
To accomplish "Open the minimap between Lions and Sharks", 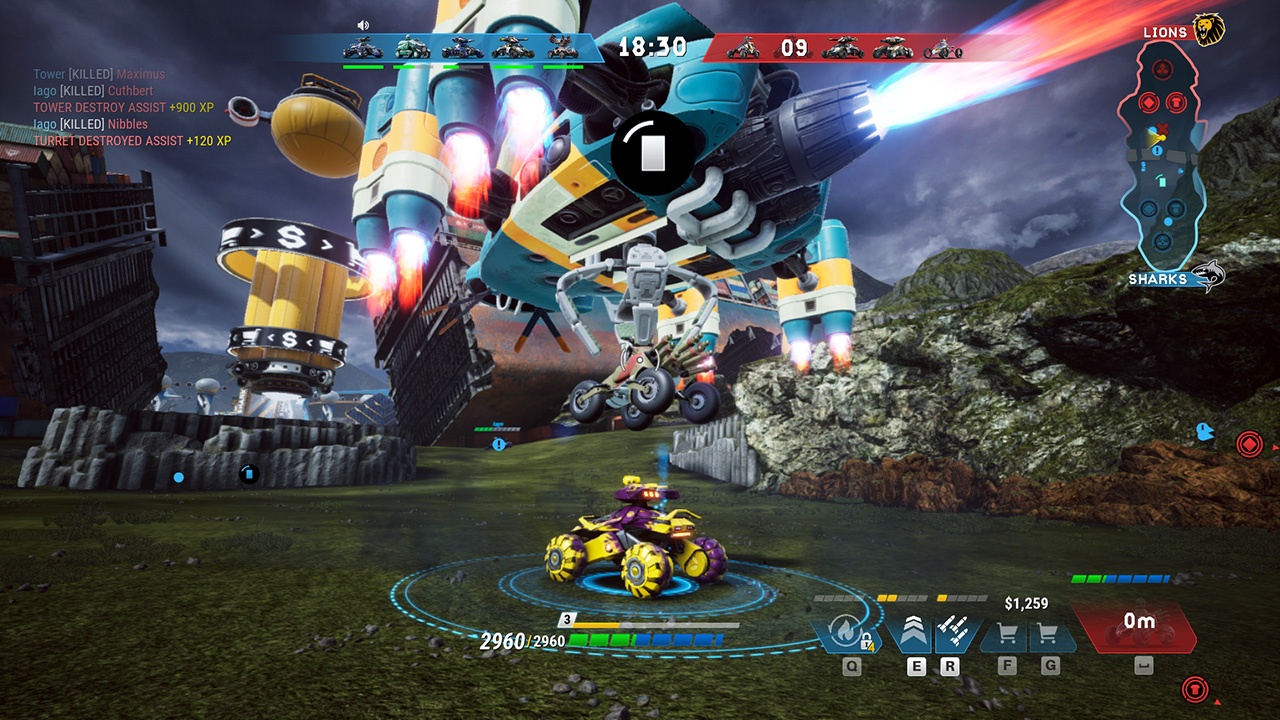I will tap(1161, 155).
